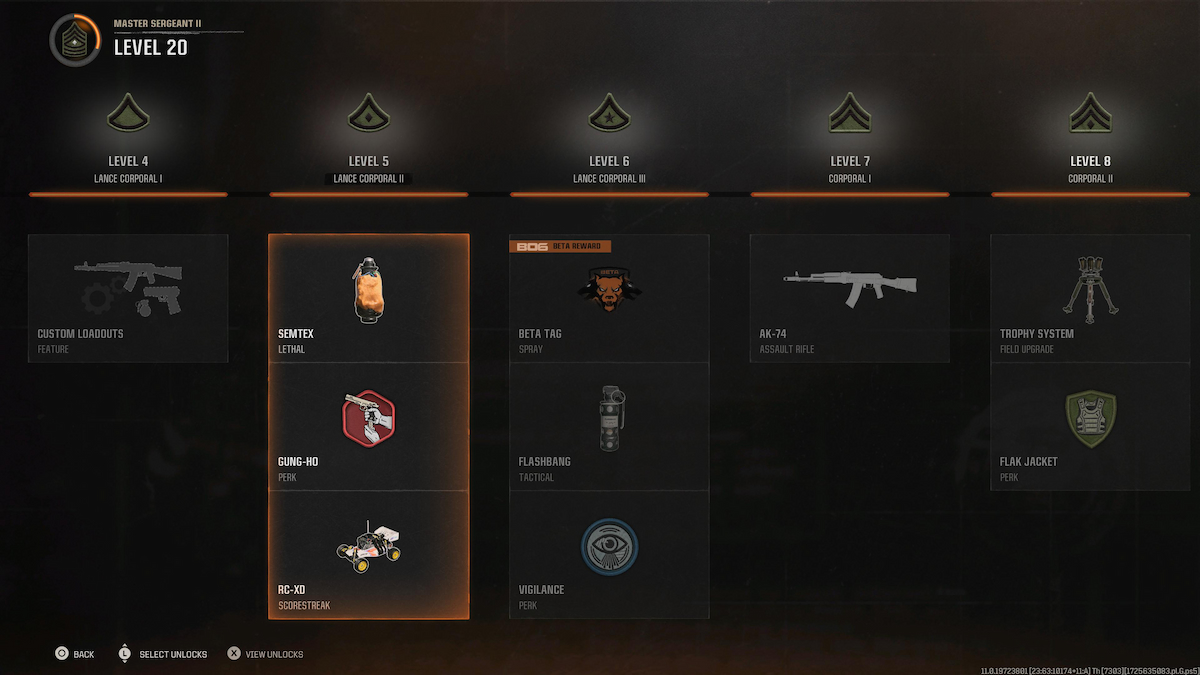Choose the Vigilance perk tile
This screenshot has width=1200, height=675.
609,554
